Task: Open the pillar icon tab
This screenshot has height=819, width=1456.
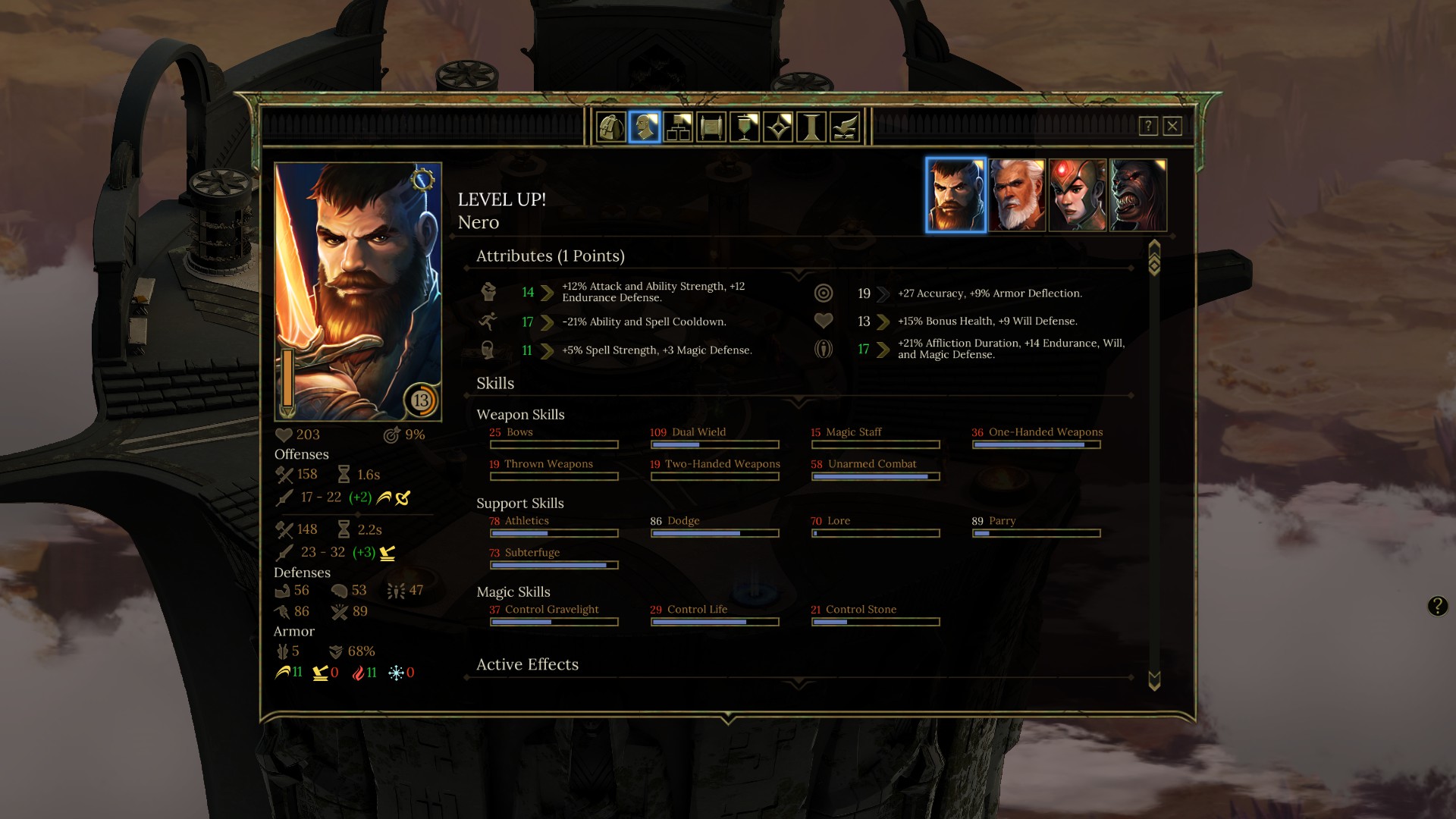Action: pyautogui.click(x=811, y=127)
